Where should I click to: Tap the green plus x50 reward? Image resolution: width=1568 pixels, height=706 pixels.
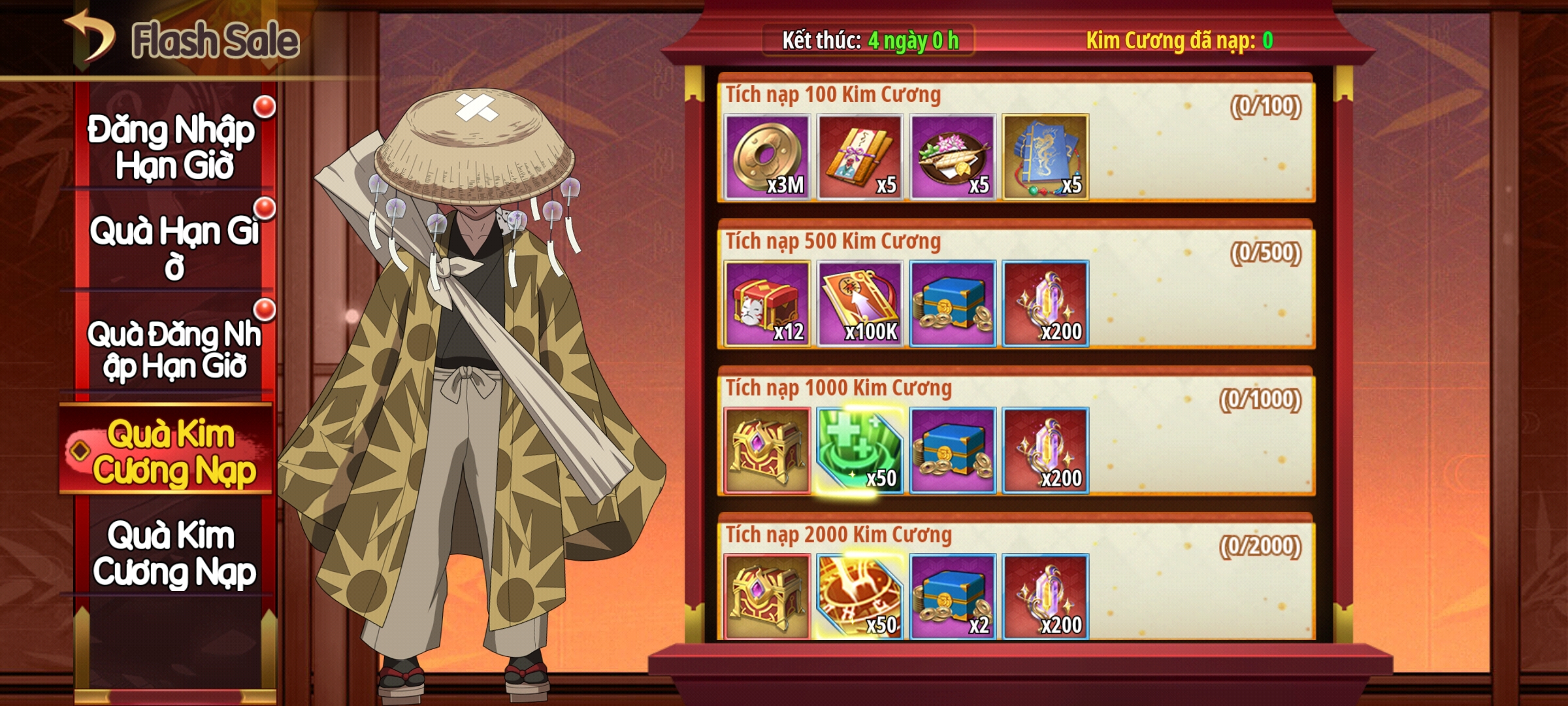[860, 450]
